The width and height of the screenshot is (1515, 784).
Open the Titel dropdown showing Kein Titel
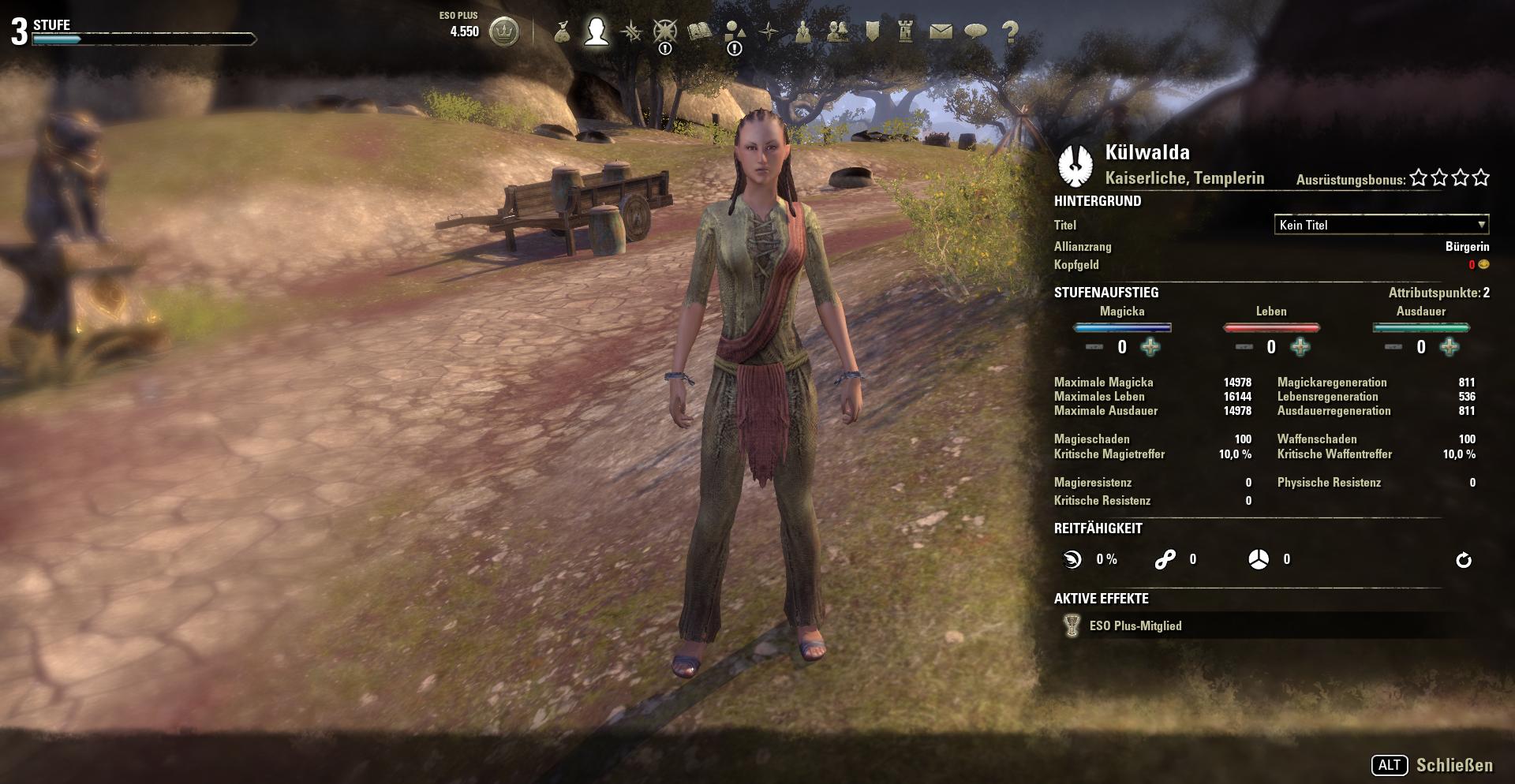[x=1379, y=226]
